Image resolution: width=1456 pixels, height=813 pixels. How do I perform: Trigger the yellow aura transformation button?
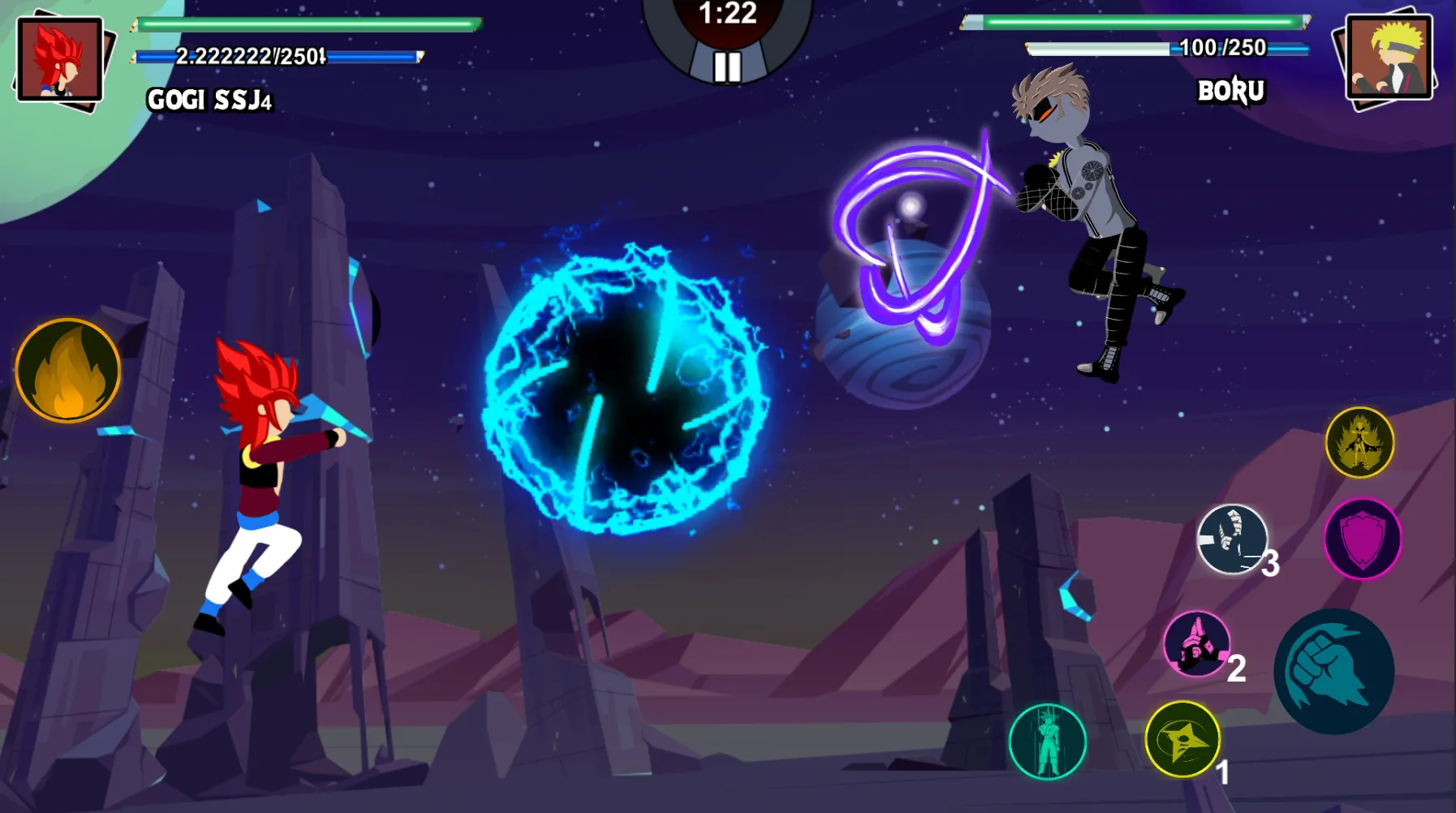[x=1359, y=442]
